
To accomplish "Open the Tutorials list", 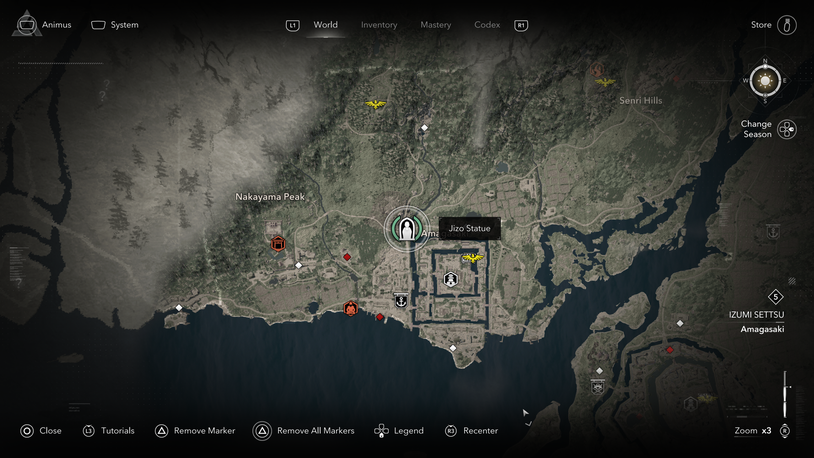I will (x=89, y=431).
